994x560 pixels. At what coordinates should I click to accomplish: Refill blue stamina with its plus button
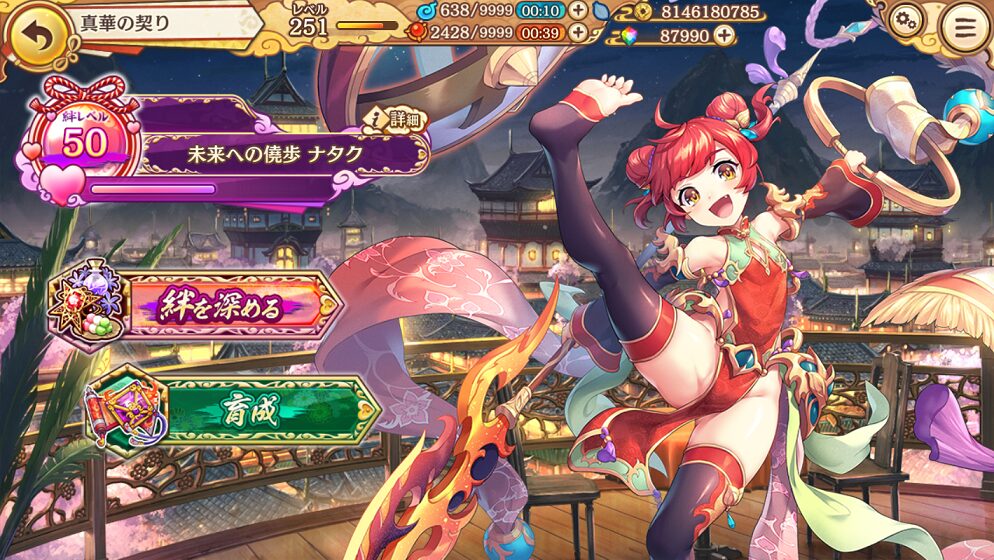tap(578, 12)
